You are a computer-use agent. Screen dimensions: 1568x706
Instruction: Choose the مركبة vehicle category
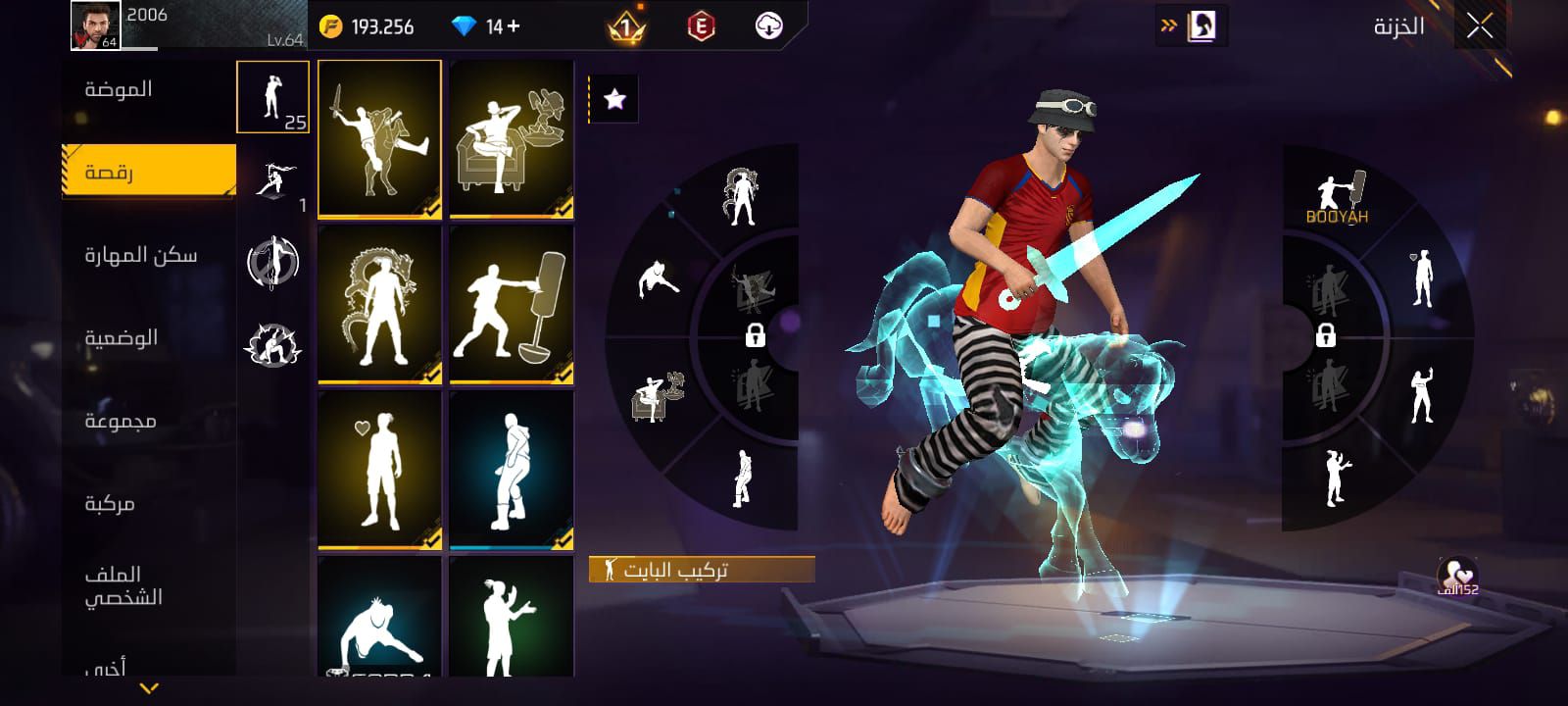[110, 504]
